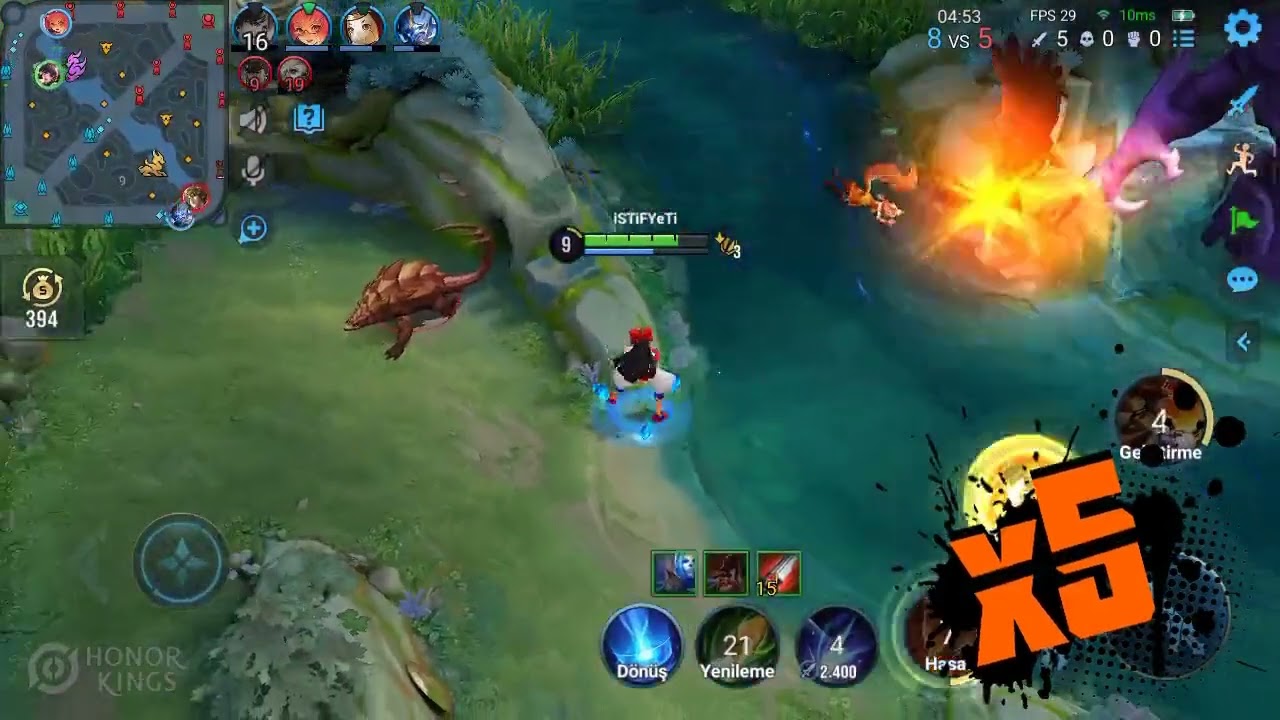This screenshot has height=720, width=1280.
Task: Select the red blade buff icon
Action: 778,574
